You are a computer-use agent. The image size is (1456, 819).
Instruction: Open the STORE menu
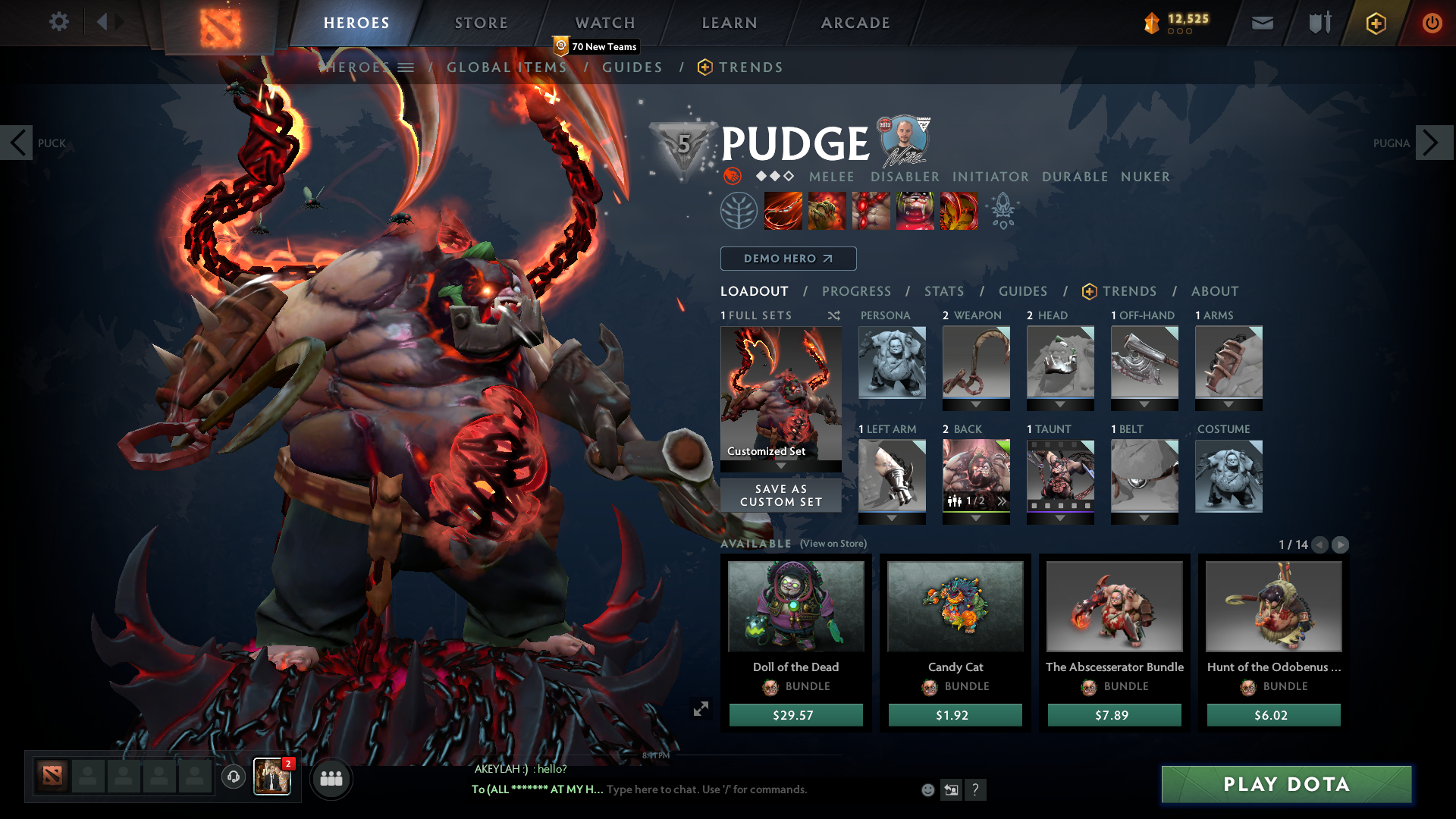(481, 23)
